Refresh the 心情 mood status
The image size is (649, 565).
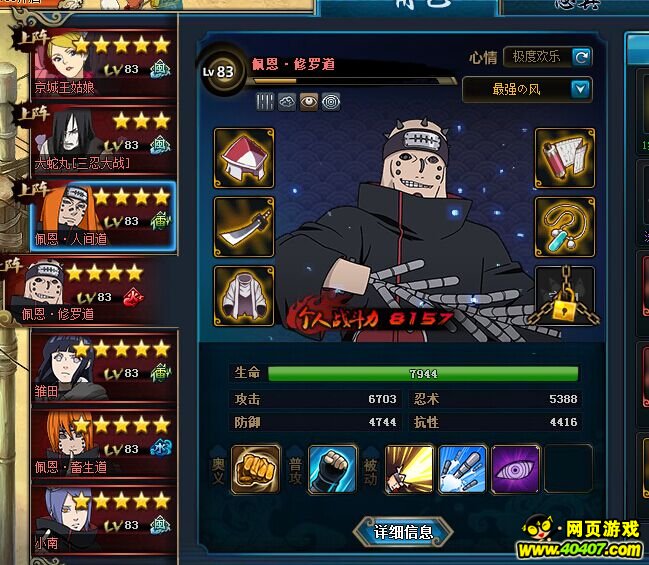click(x=582, y=57)
